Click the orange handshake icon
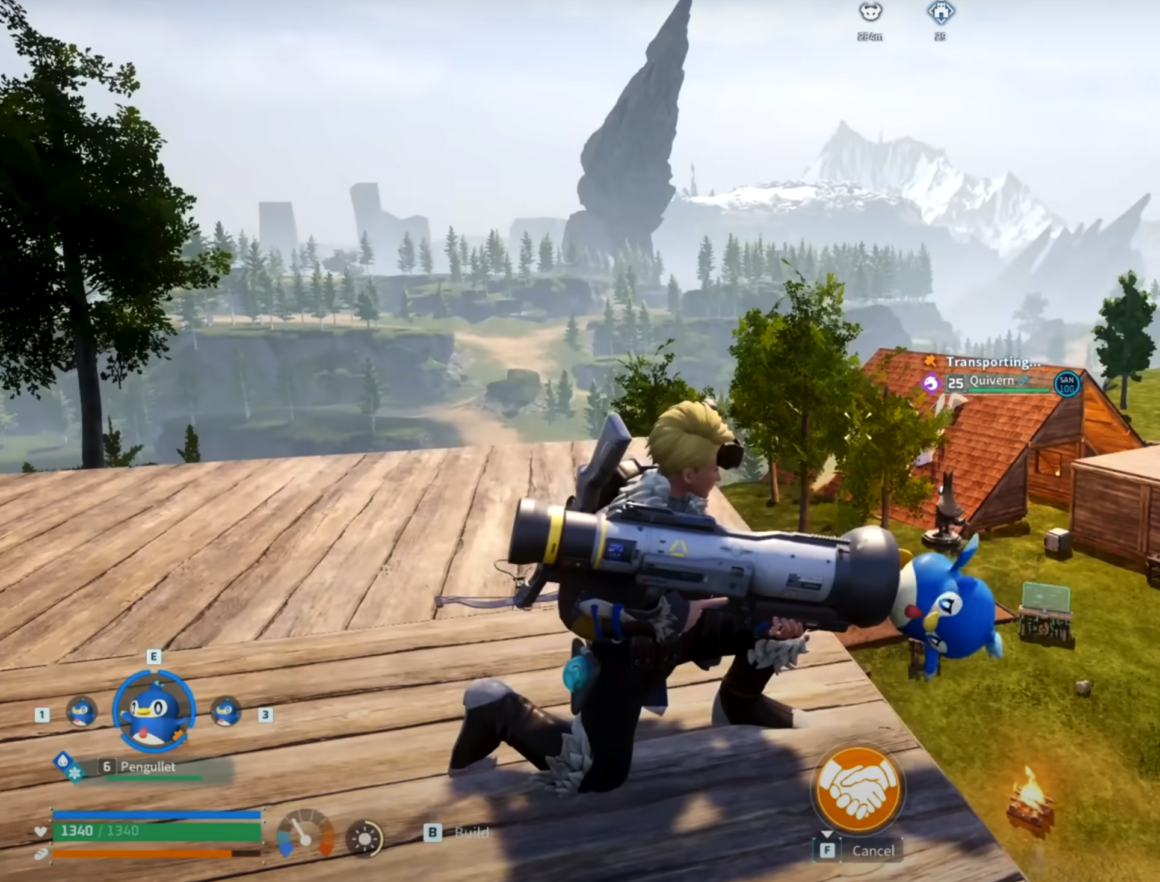 click(x=857, y=790)
